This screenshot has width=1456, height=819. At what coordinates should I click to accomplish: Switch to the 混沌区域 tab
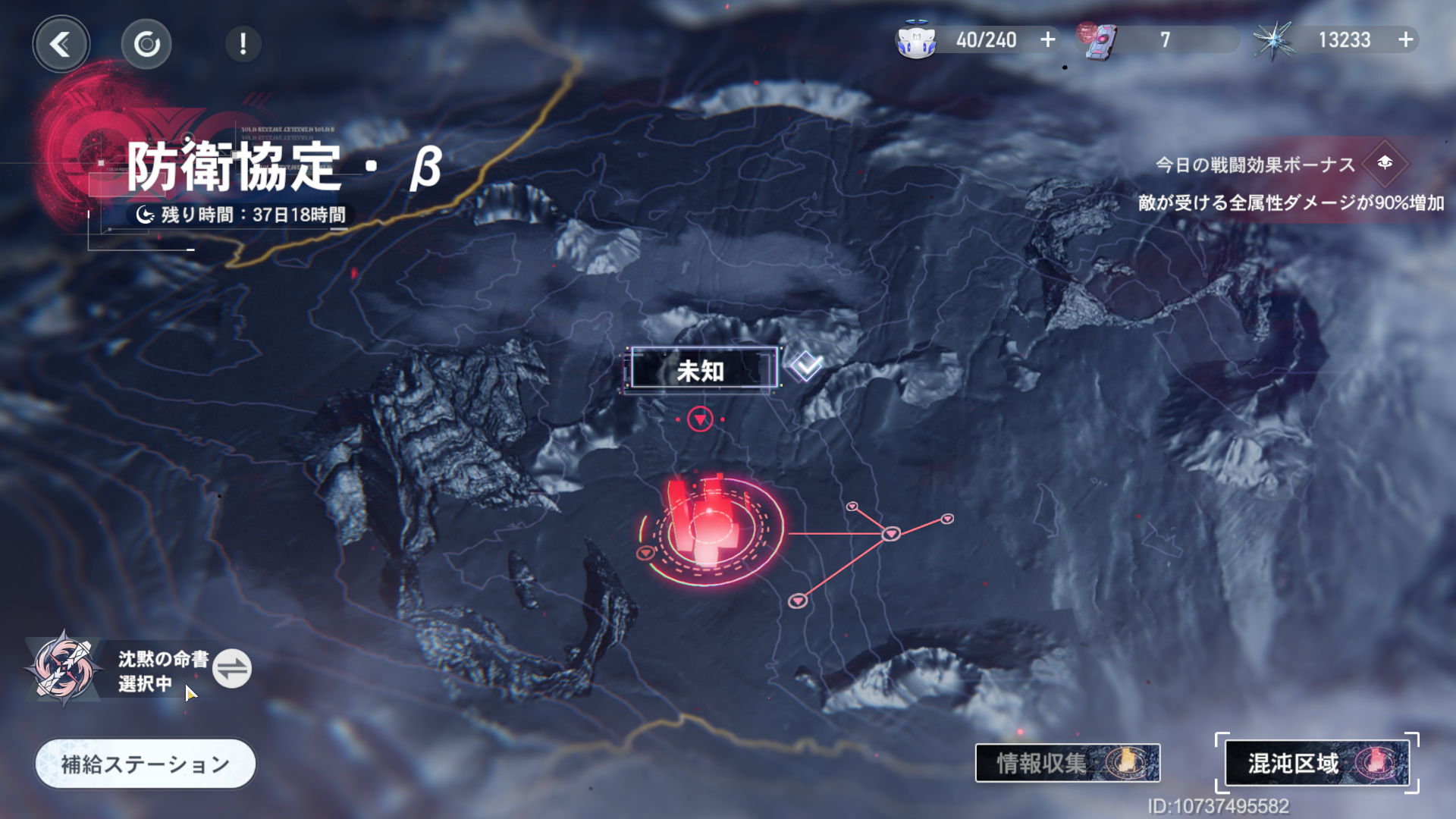pyautogui.click(x=1316, y=763)
